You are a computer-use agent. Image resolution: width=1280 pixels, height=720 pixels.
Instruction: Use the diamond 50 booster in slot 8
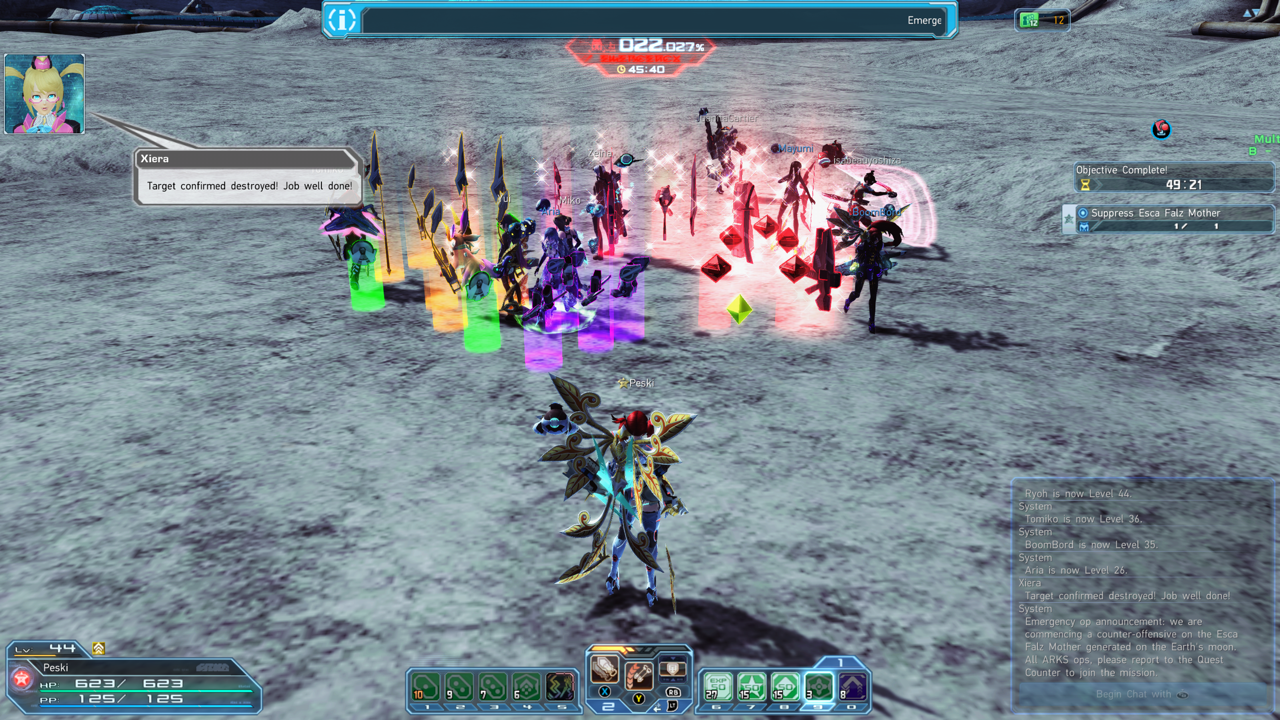785,688
